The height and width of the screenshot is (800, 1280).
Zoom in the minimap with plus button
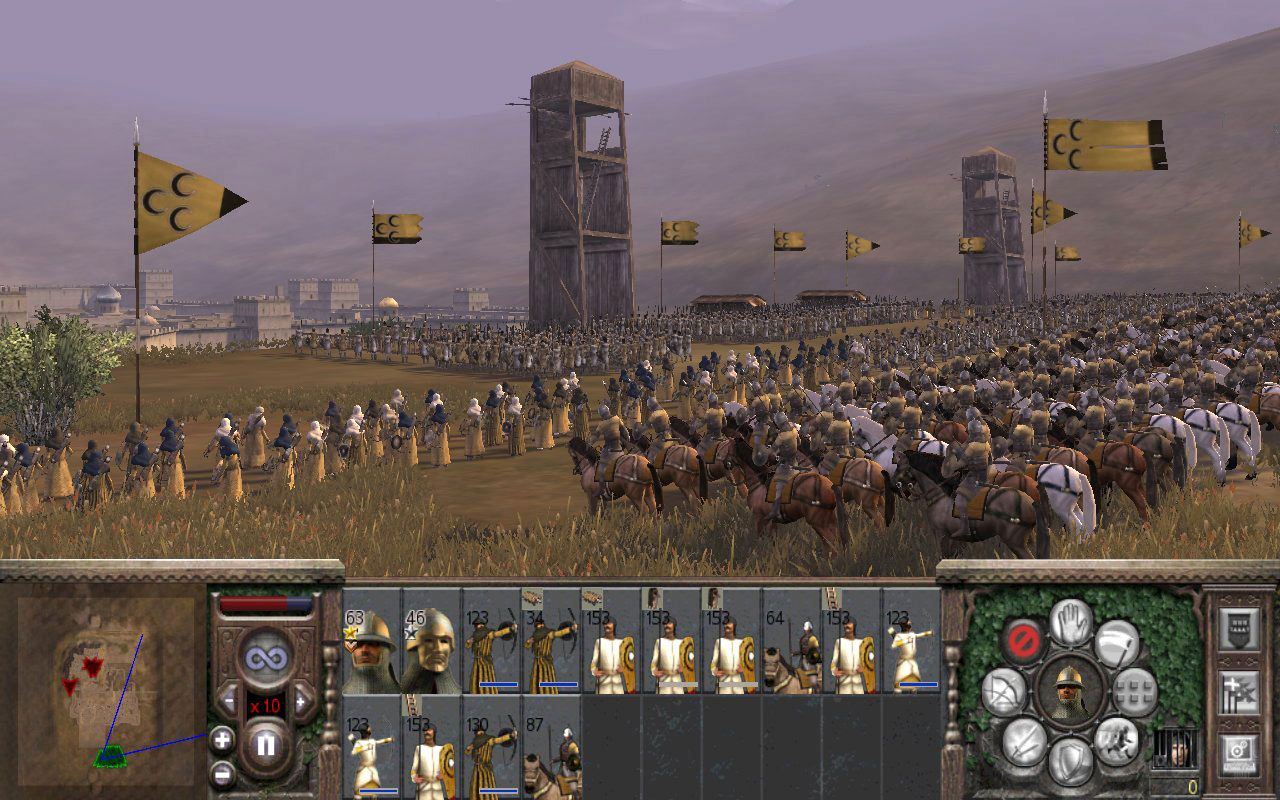[x=222, y=740]
